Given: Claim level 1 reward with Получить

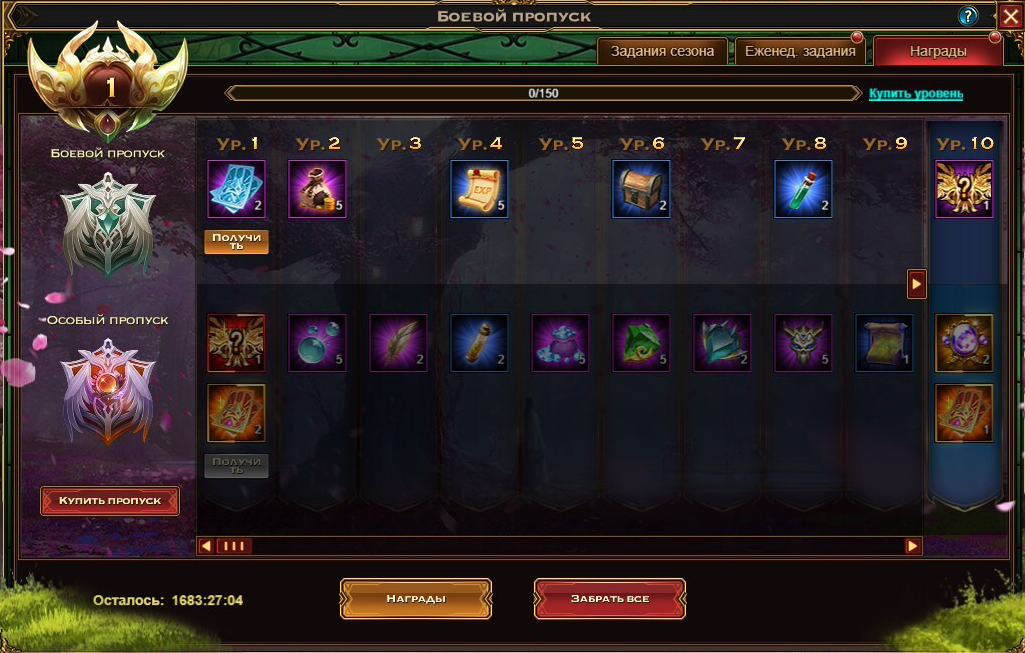Looking at the screenshot, I should pos(237,241).
